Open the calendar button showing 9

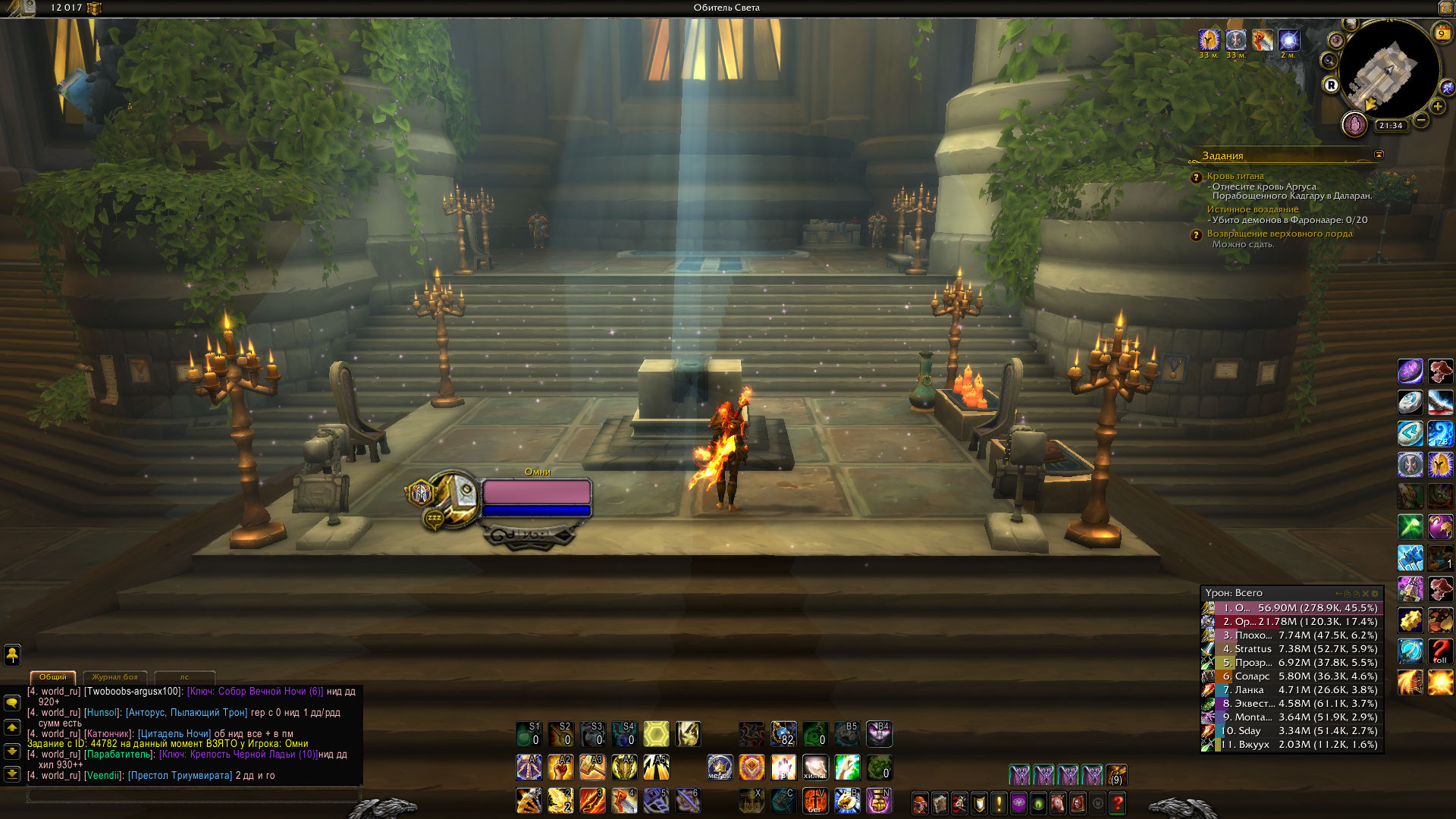(x=1441, y=33)
